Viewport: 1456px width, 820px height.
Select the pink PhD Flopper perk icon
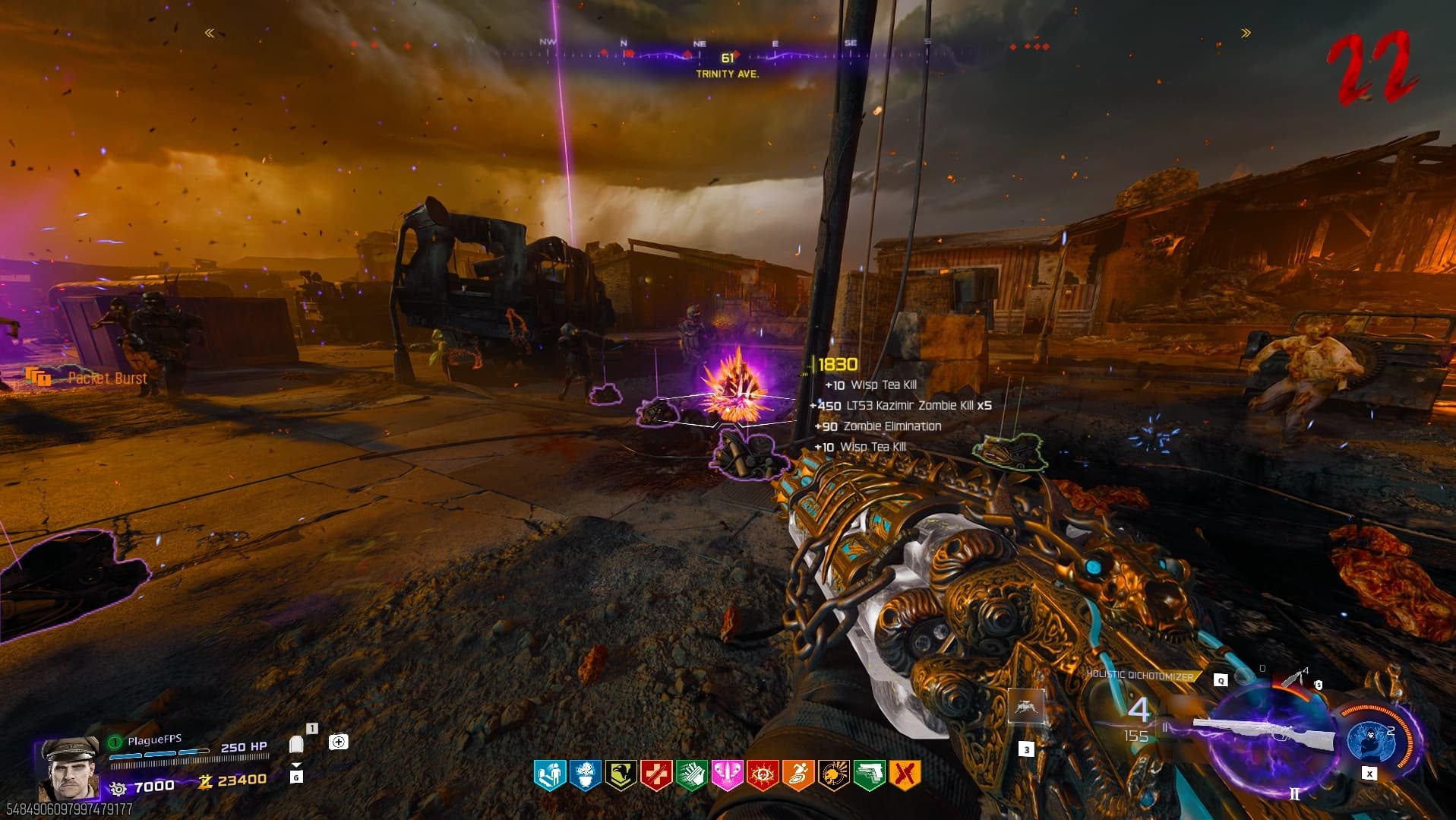(x=727, y=776)
